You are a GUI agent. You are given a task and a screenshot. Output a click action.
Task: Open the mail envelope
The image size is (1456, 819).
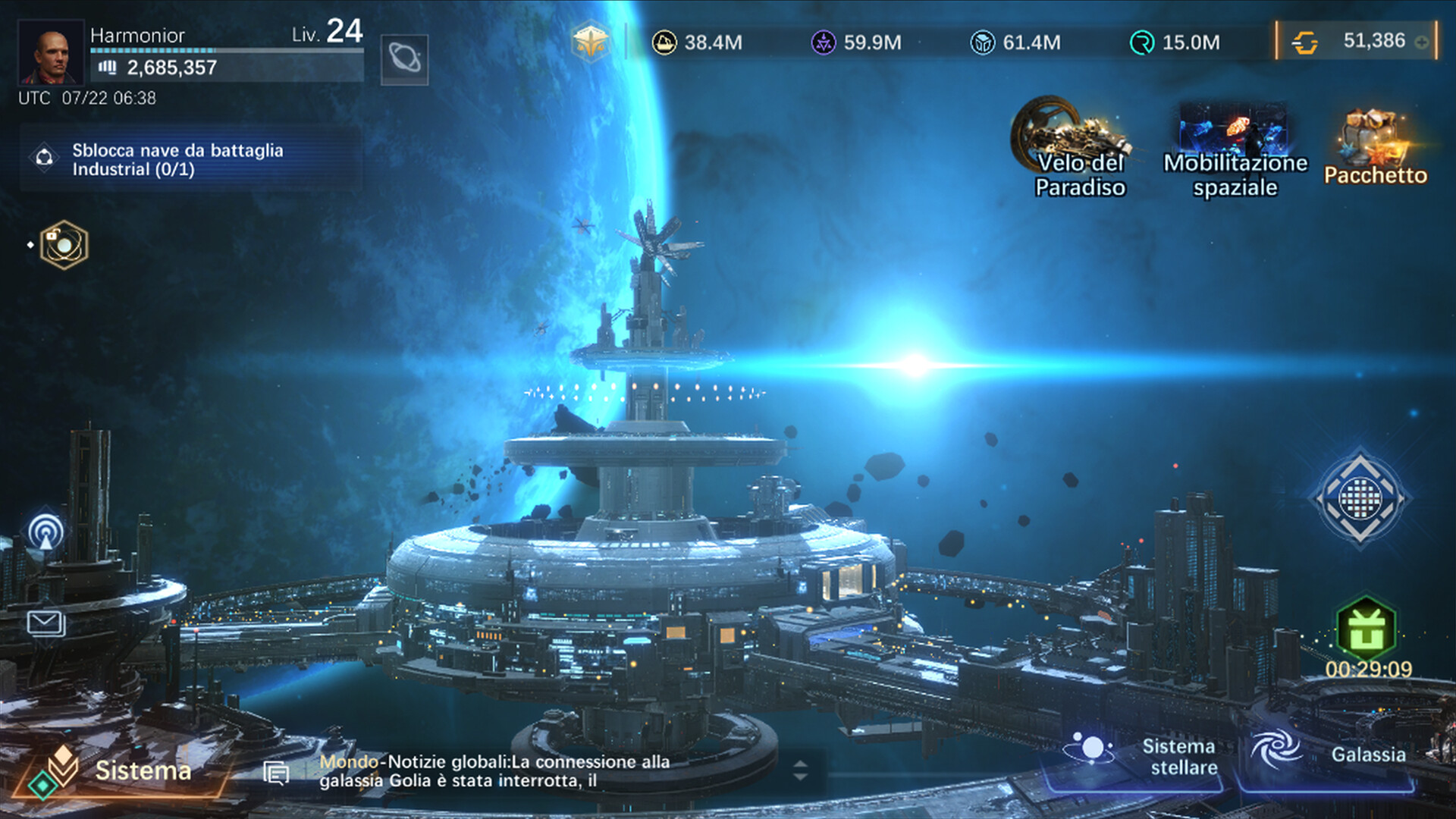tap(45, 623)
